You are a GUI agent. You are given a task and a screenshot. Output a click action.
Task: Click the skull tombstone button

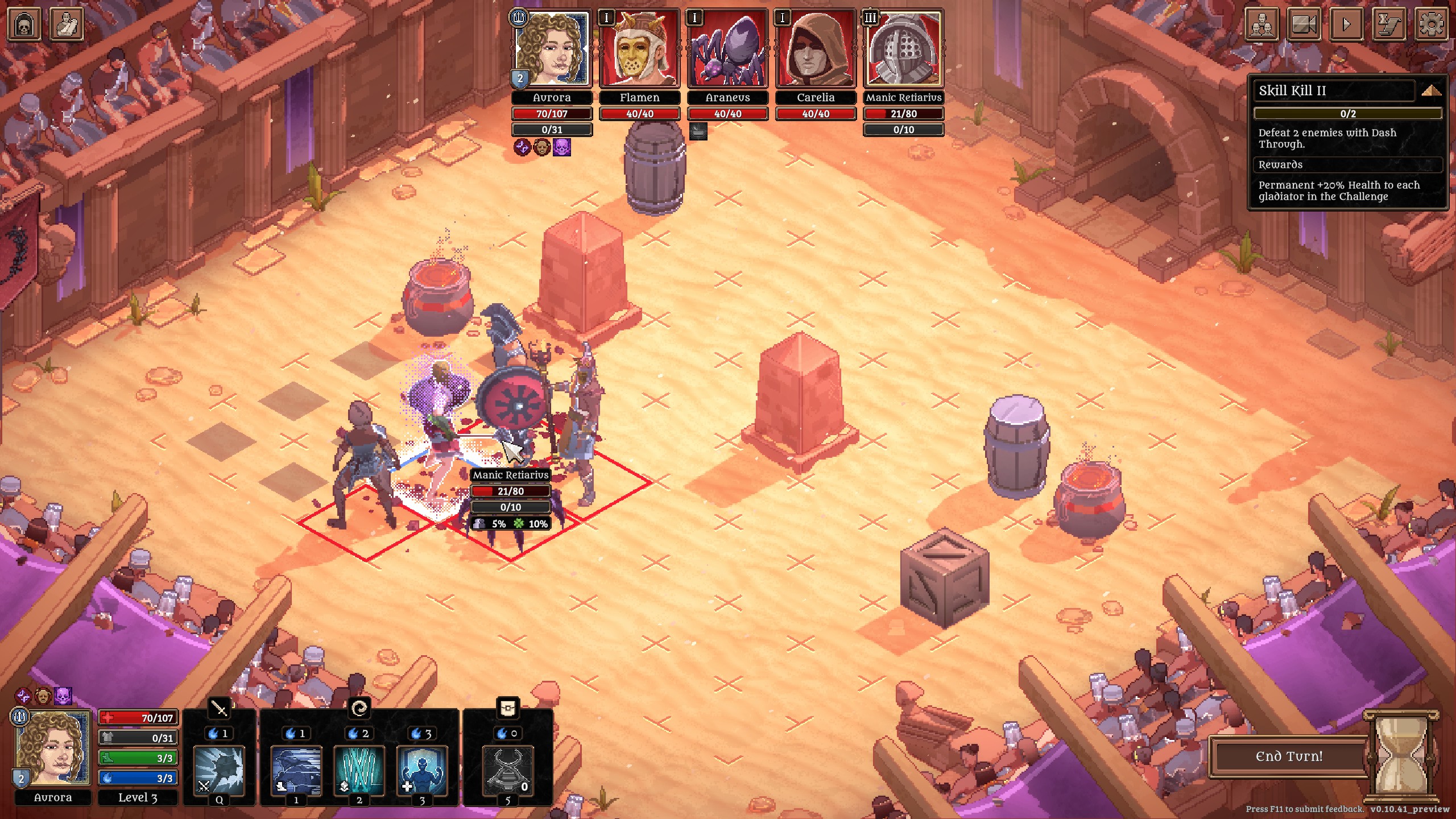24,24
